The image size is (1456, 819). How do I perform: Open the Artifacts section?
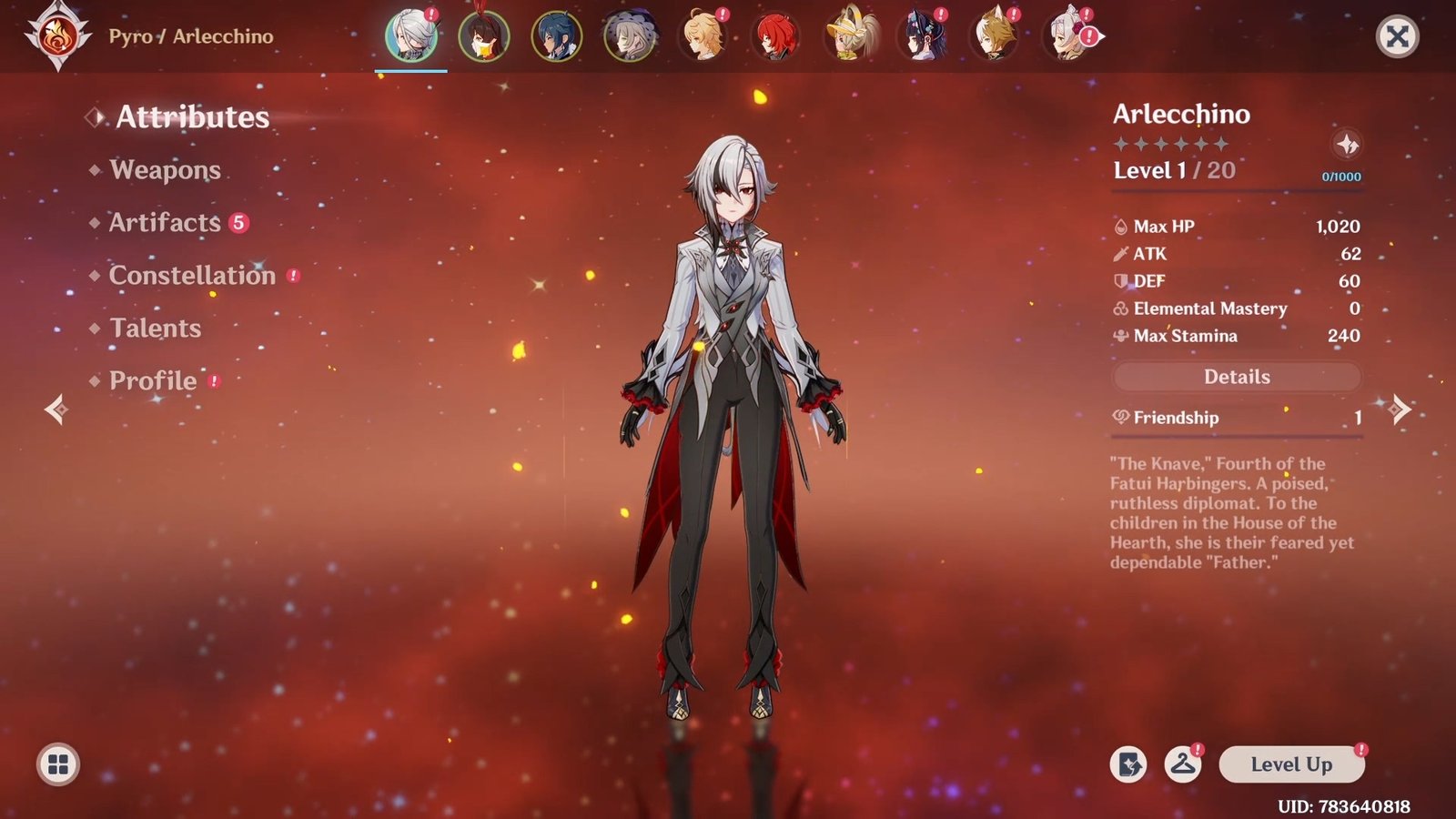pyautogui.click(x=165, y=223)
